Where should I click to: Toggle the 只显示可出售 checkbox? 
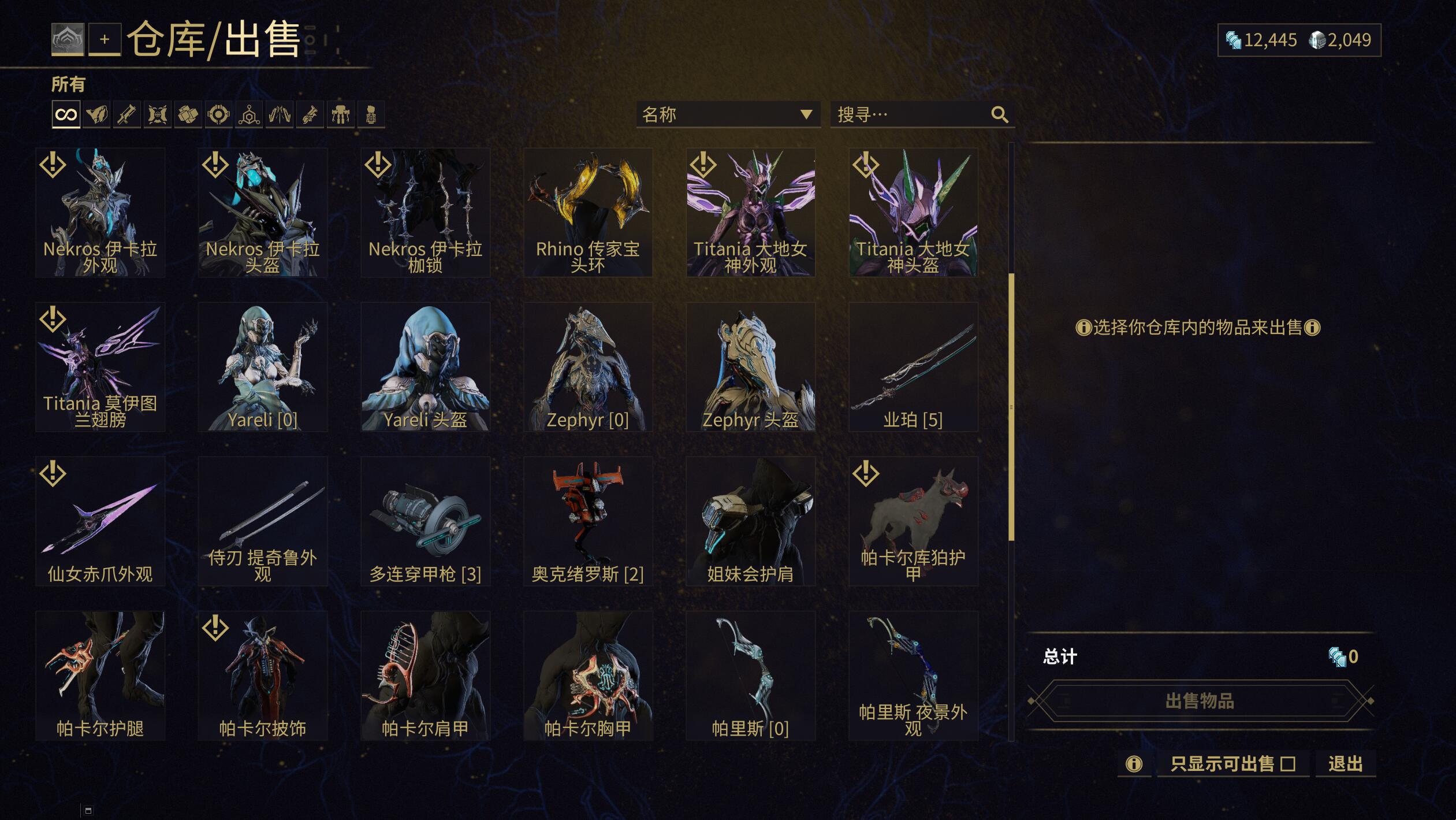[x=1288, y=764]
